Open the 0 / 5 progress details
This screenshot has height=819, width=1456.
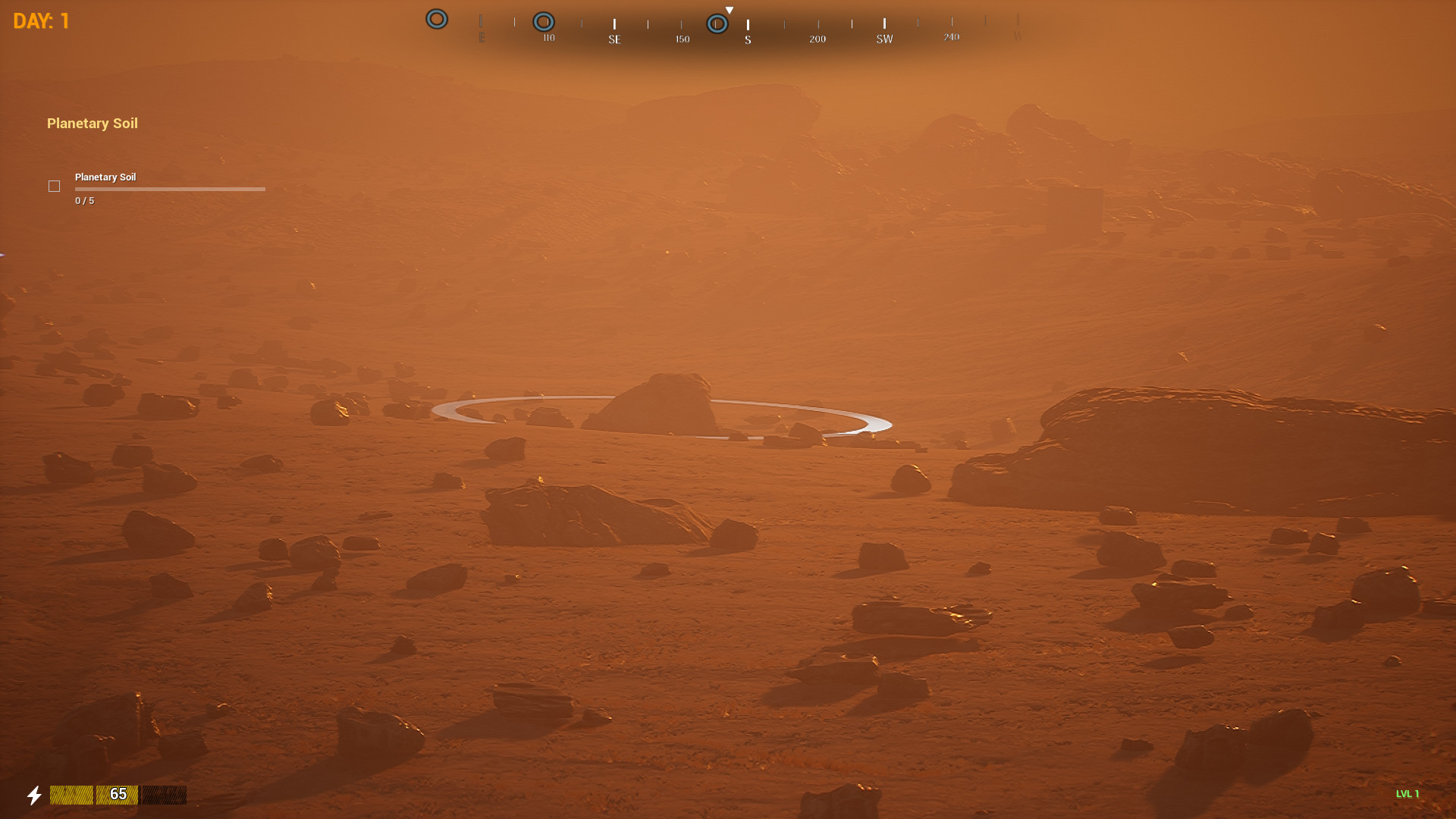point(84,200)
